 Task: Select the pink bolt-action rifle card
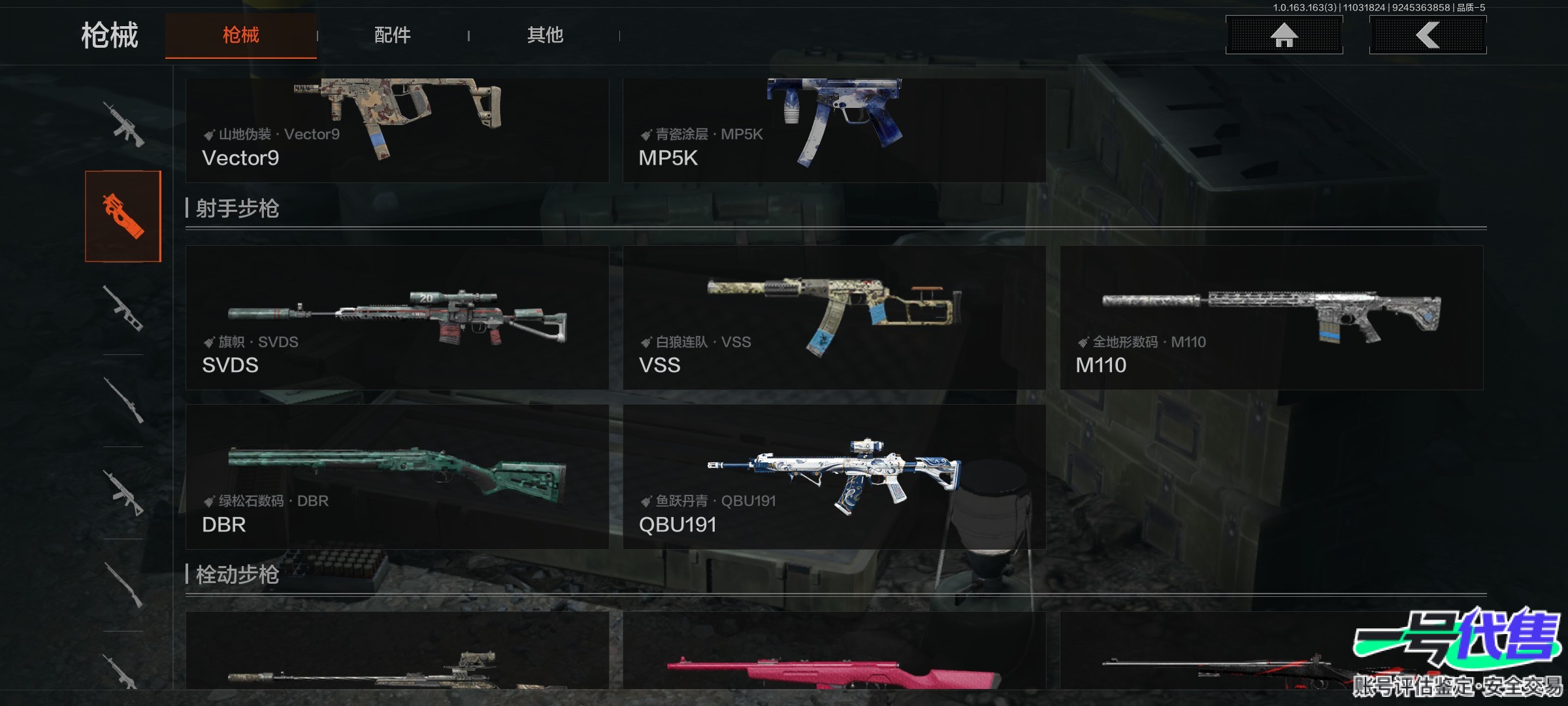coord(834,654)
